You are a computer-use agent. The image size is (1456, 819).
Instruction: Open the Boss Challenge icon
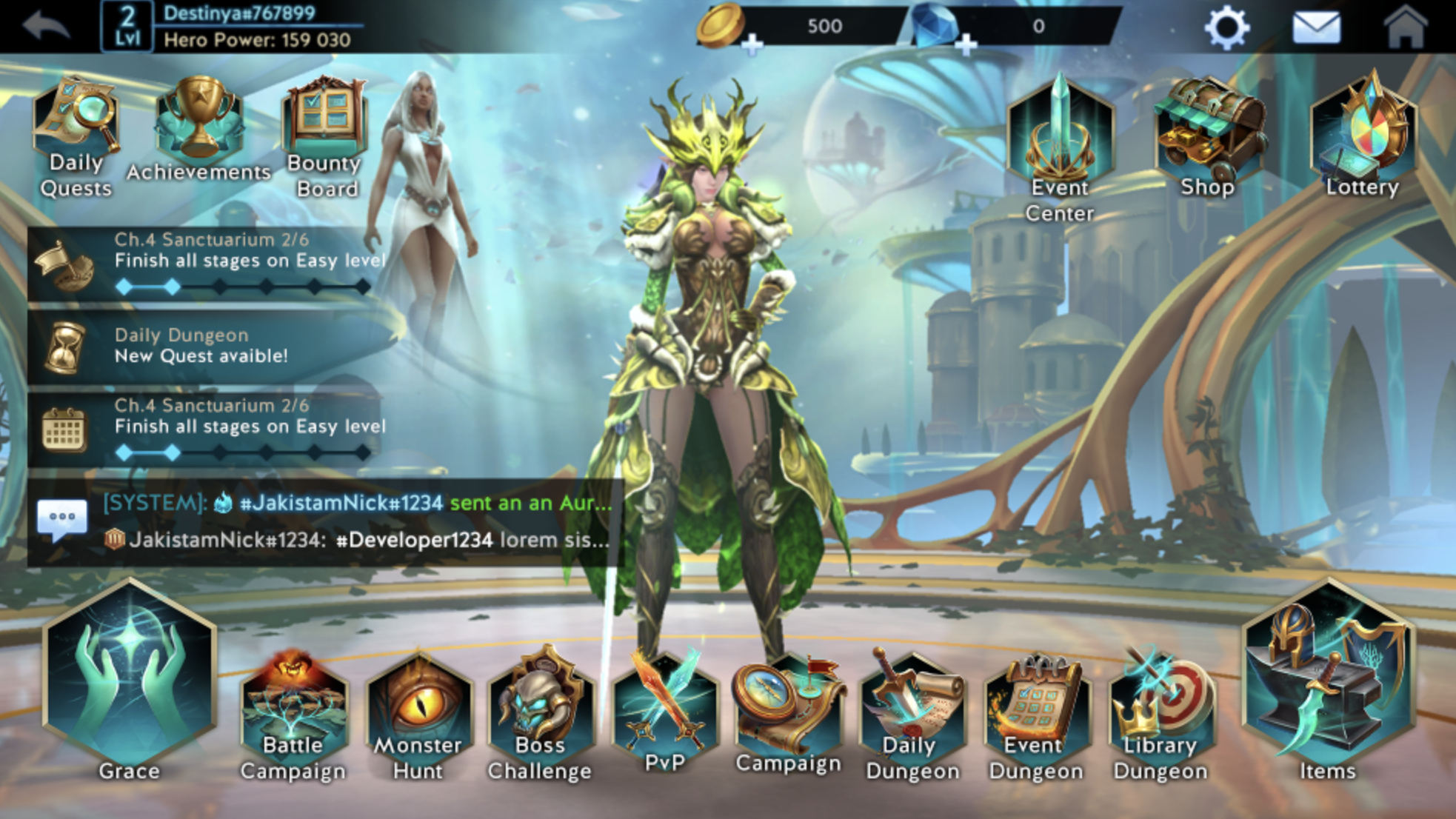(540, 703)
